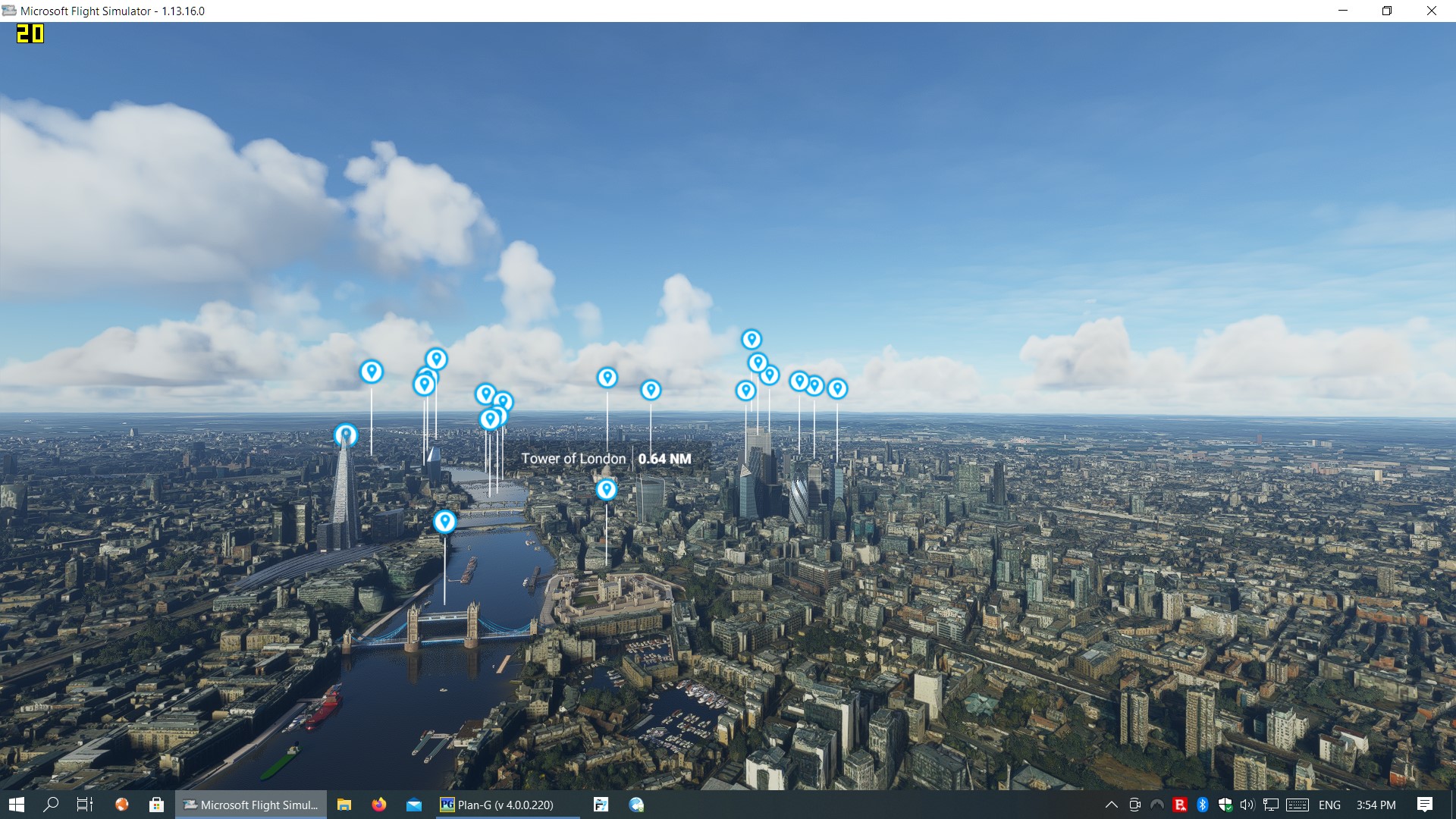Open Windows Security from the system tray
This screenshot has width=1456, height=819.
click(1226, 805)
